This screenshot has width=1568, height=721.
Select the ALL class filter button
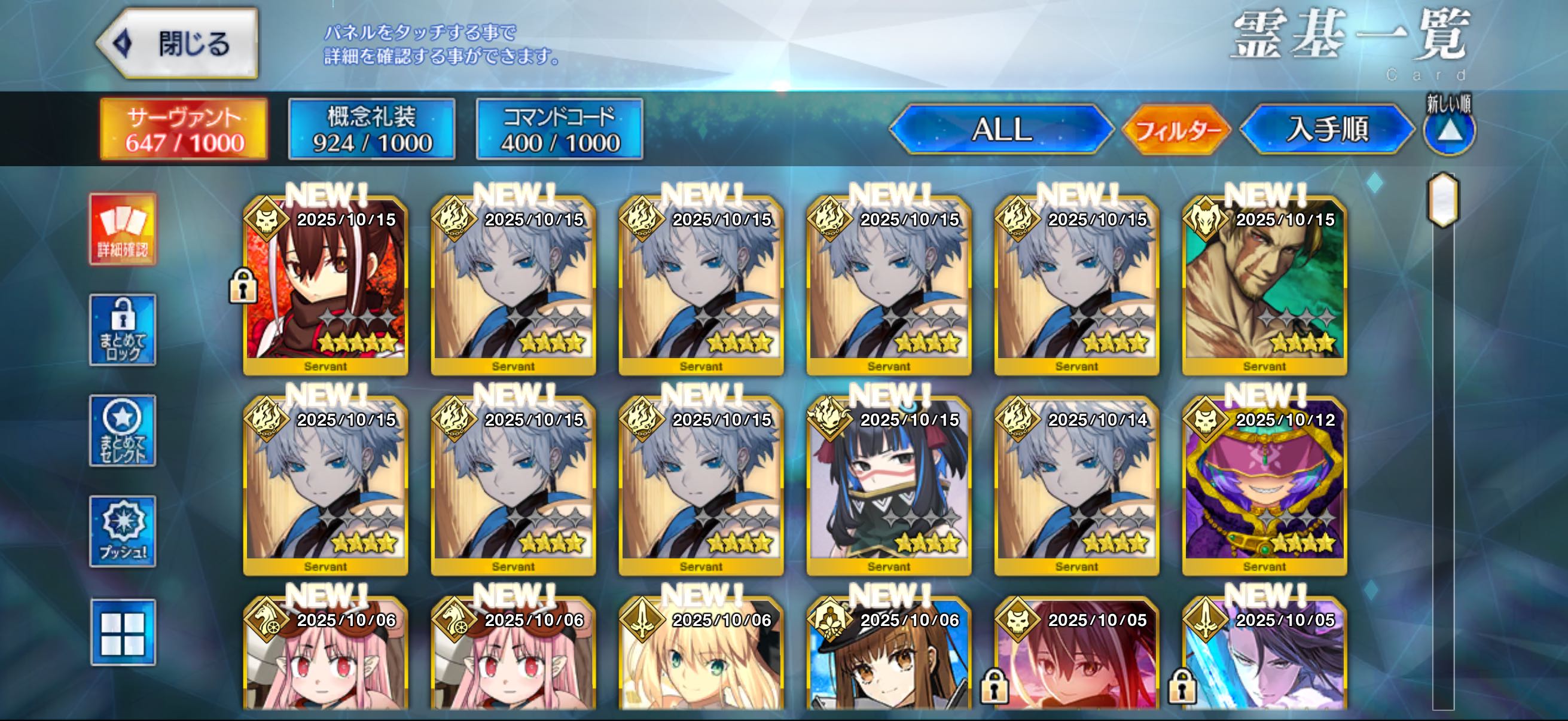coord(1001,130)
